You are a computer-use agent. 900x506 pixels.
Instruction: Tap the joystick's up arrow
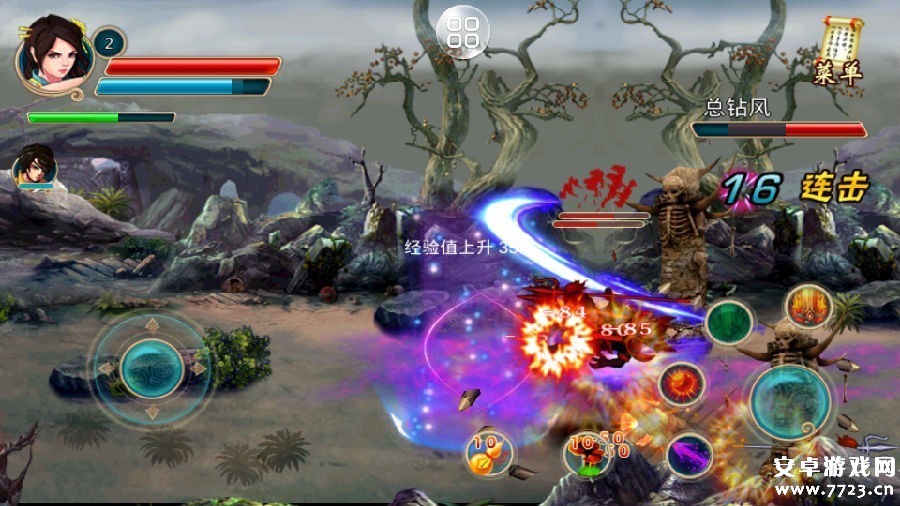(x=151, y=324)
